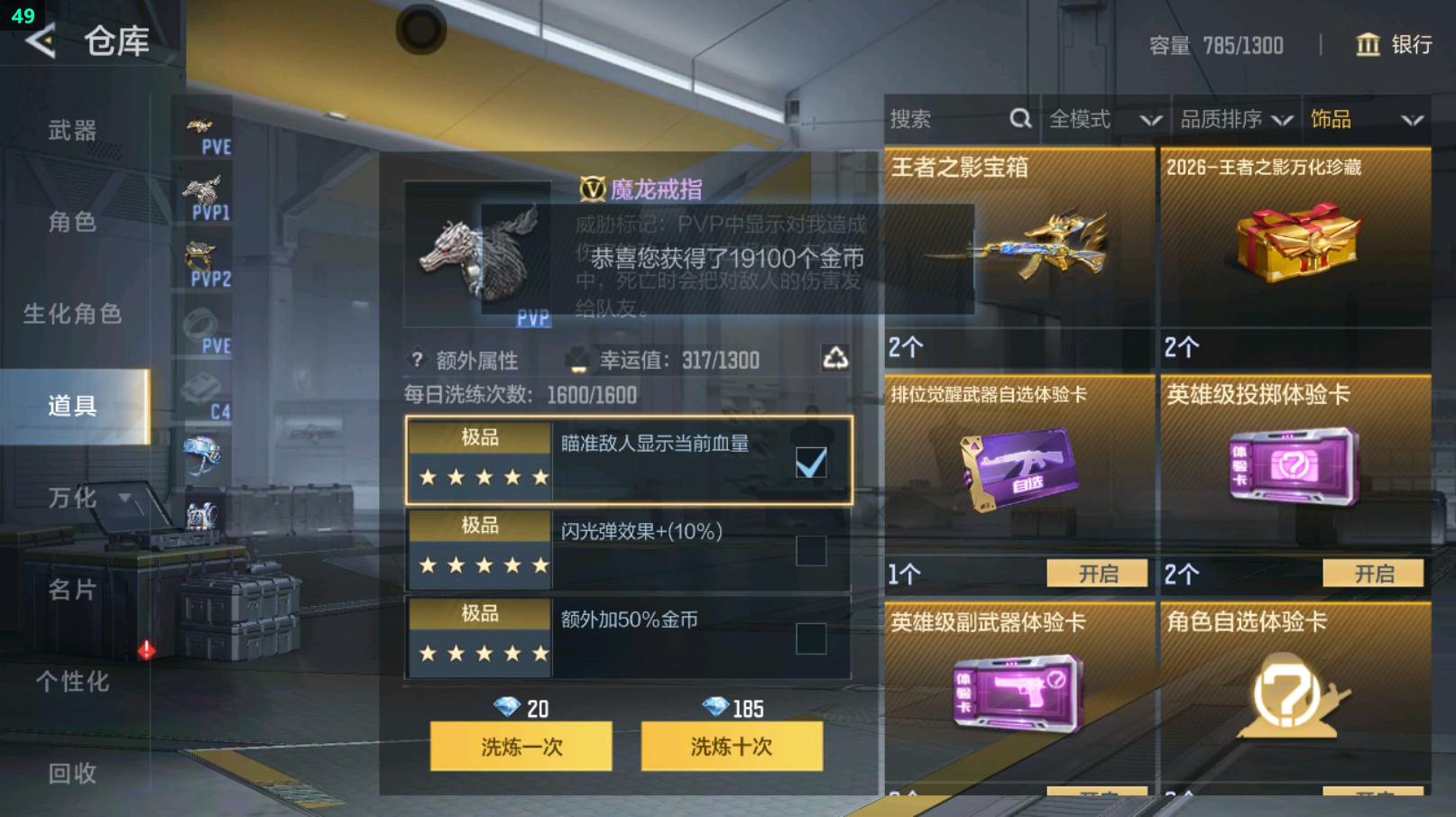
Task: Open the 品质排序 dropdown
Action: pos(1236,118)
